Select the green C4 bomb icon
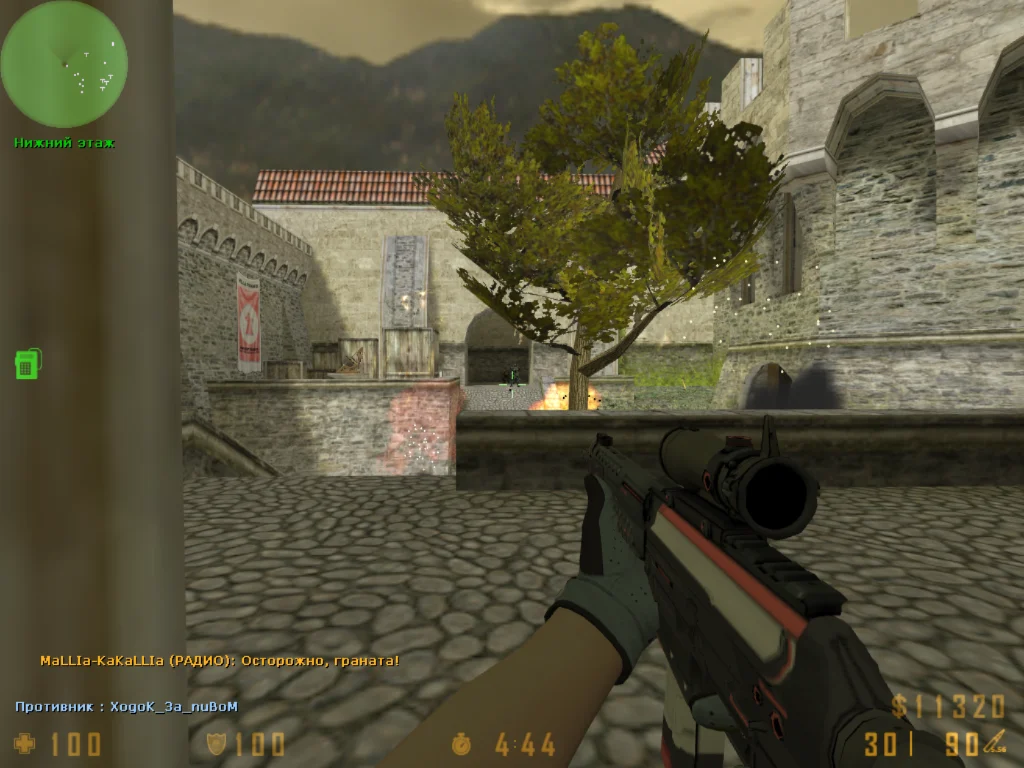This screenshot has width=1024, height=768. 27,363
